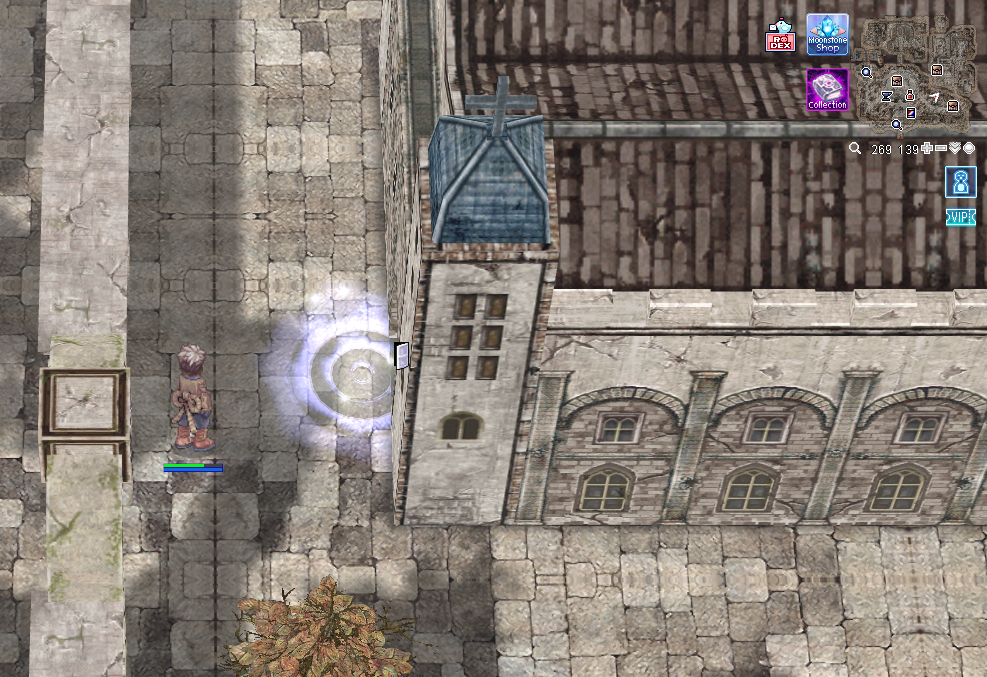Open the minimap search magnifier
Viewport: 987px width, 677px height.
point(855,149)
